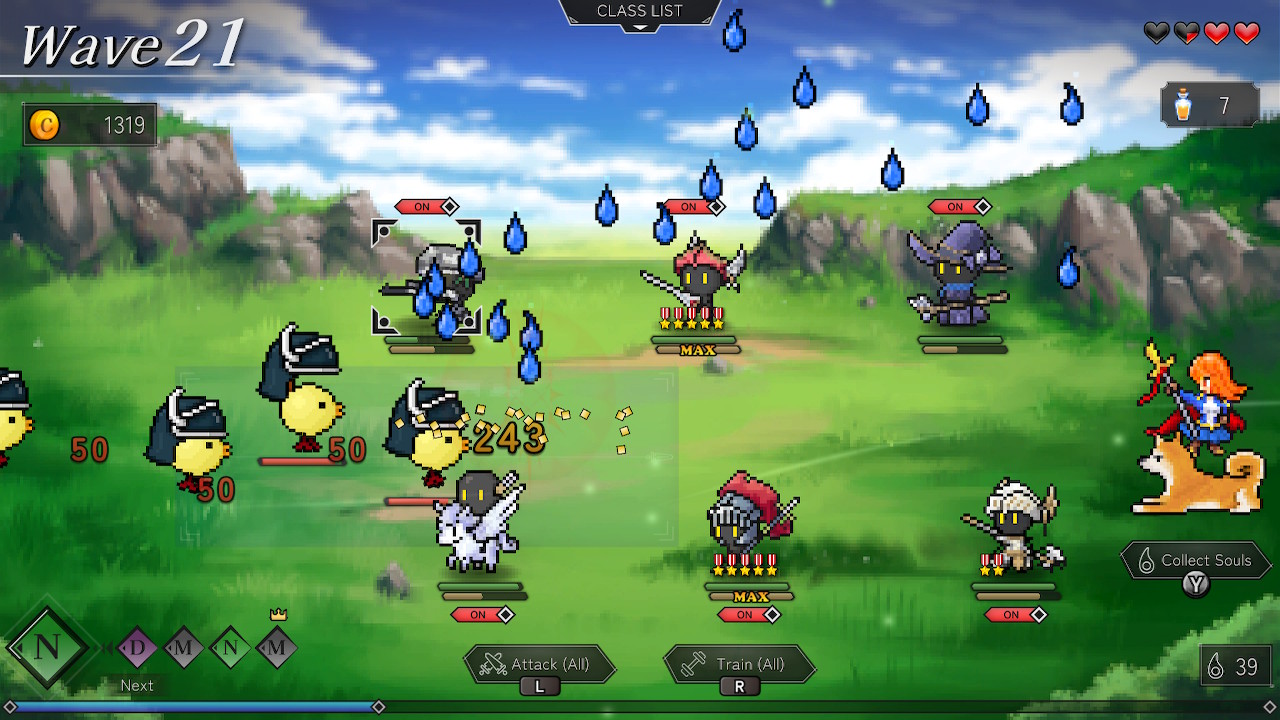Click the Next label under the wave markers
Screen dimensions: 1280x720
[x=137, y=686]
